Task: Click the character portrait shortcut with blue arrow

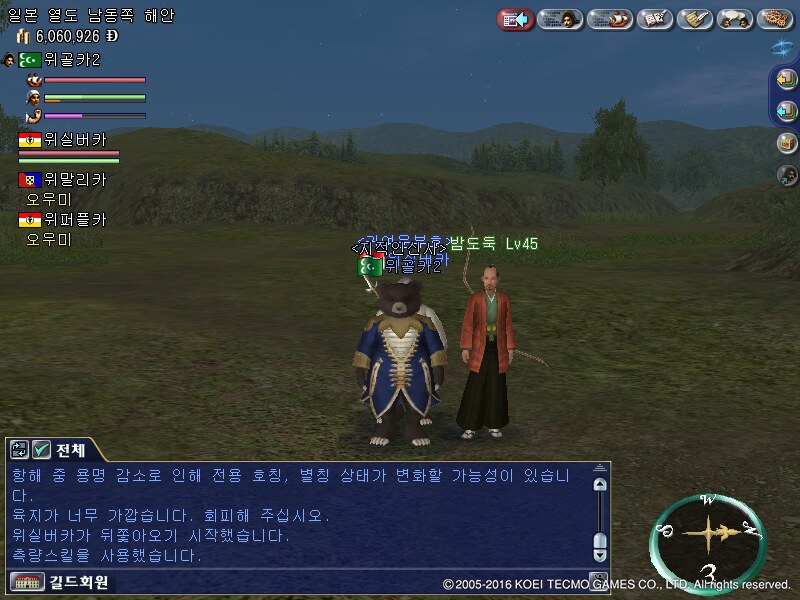Action: pyautogui.click(x=787, y=175)
